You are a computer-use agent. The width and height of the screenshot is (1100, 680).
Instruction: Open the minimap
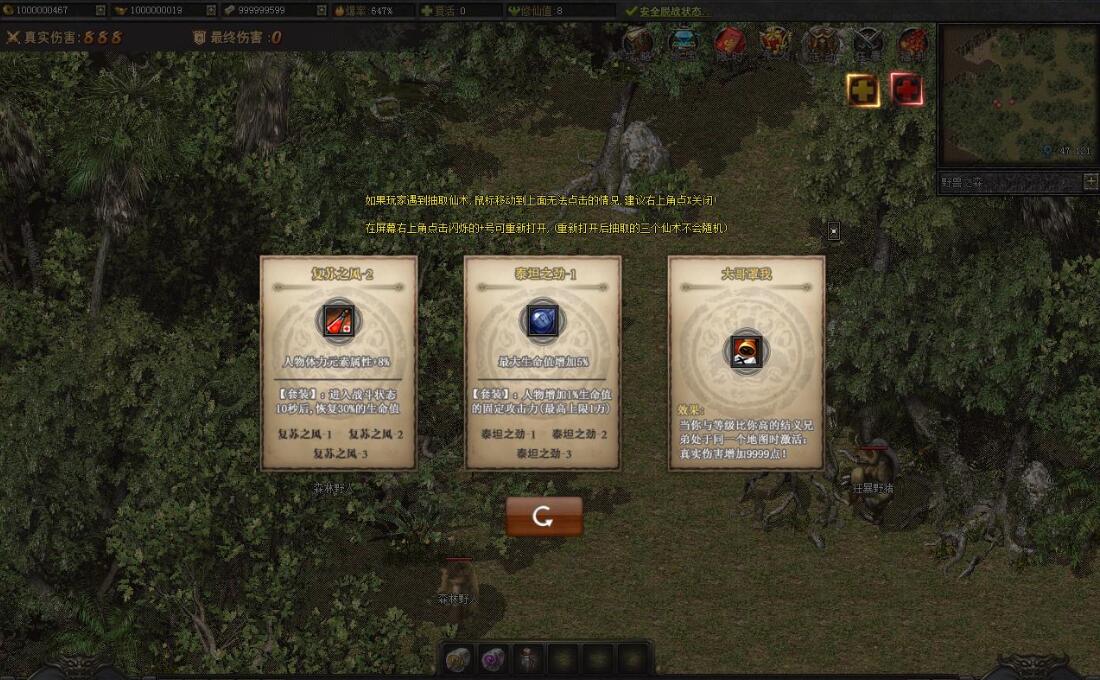click(x=1018, y=97)
